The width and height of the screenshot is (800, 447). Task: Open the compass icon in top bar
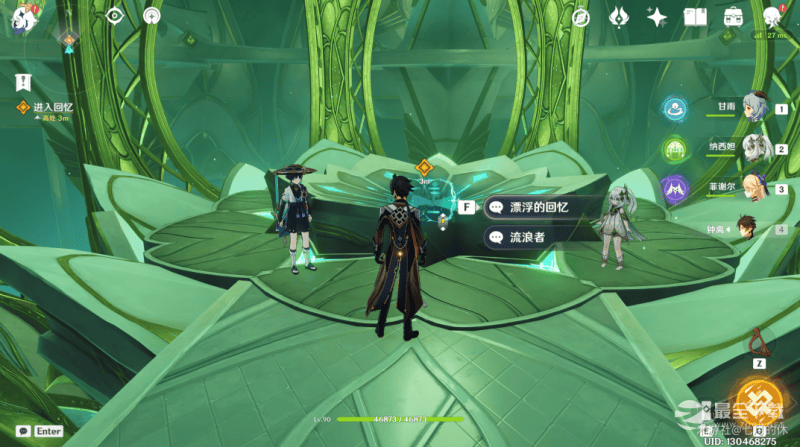[581, 17]
